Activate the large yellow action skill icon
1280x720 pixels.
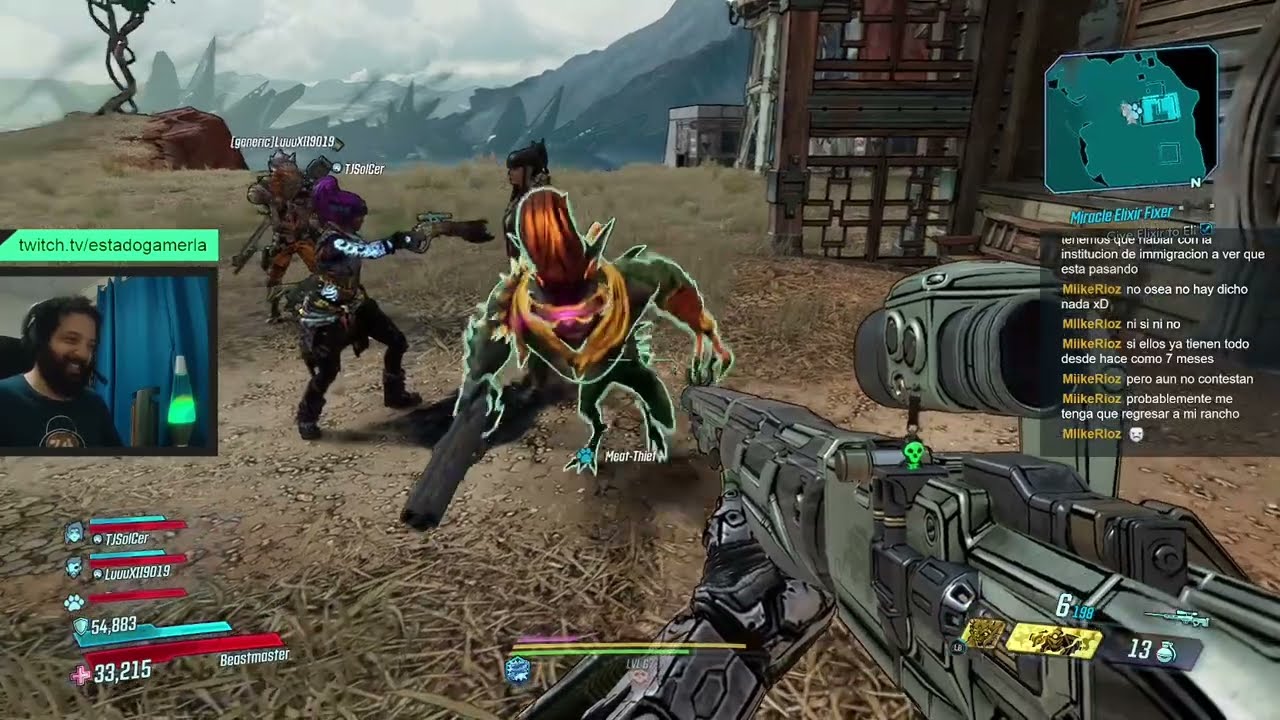[1054, 641]
